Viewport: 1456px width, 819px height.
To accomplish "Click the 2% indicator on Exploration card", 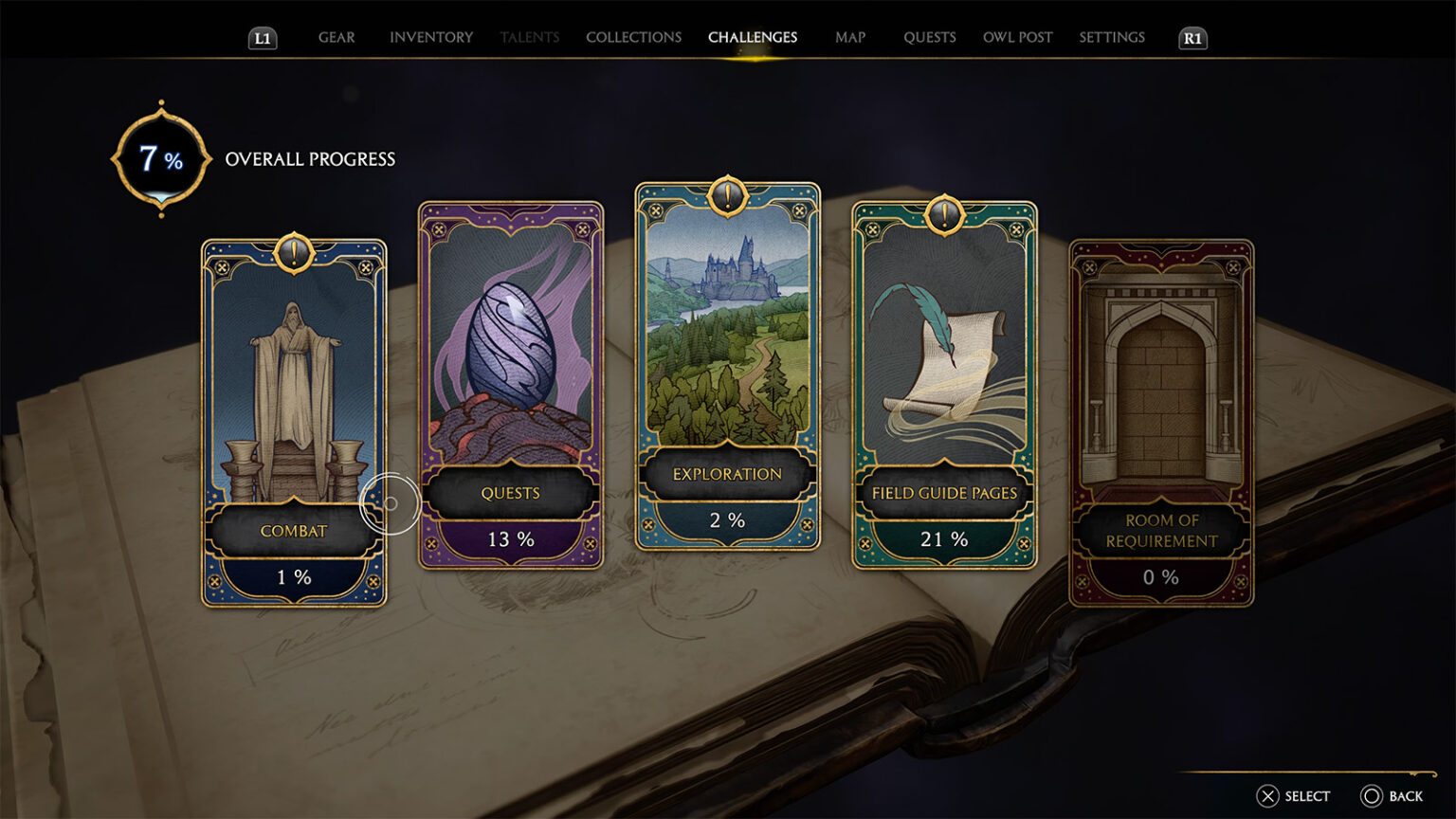I will pos(725,519).
